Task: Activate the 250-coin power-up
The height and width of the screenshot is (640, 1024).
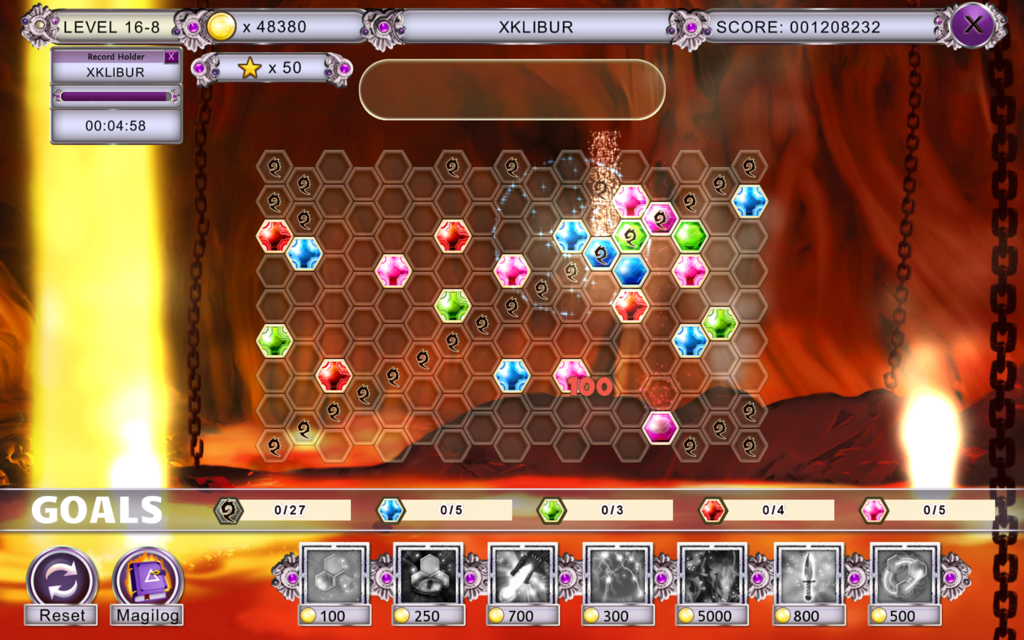Action: pos(429,573)
